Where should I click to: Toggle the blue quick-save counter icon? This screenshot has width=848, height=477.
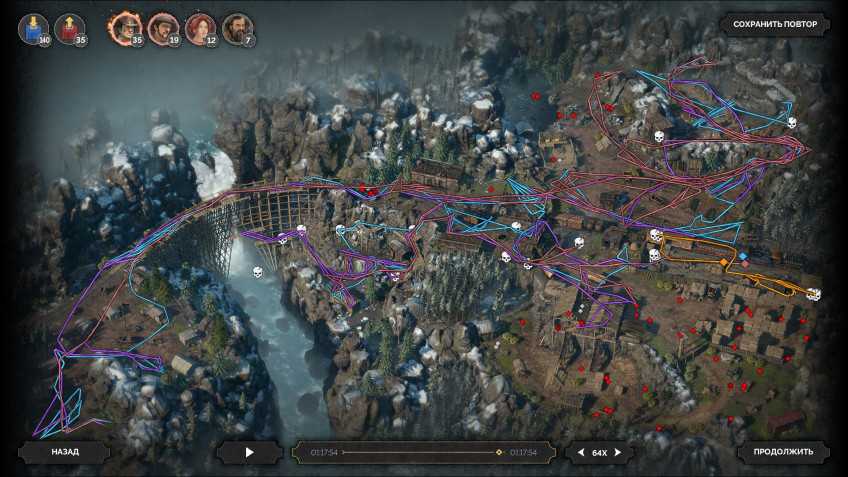click(34, 28)
